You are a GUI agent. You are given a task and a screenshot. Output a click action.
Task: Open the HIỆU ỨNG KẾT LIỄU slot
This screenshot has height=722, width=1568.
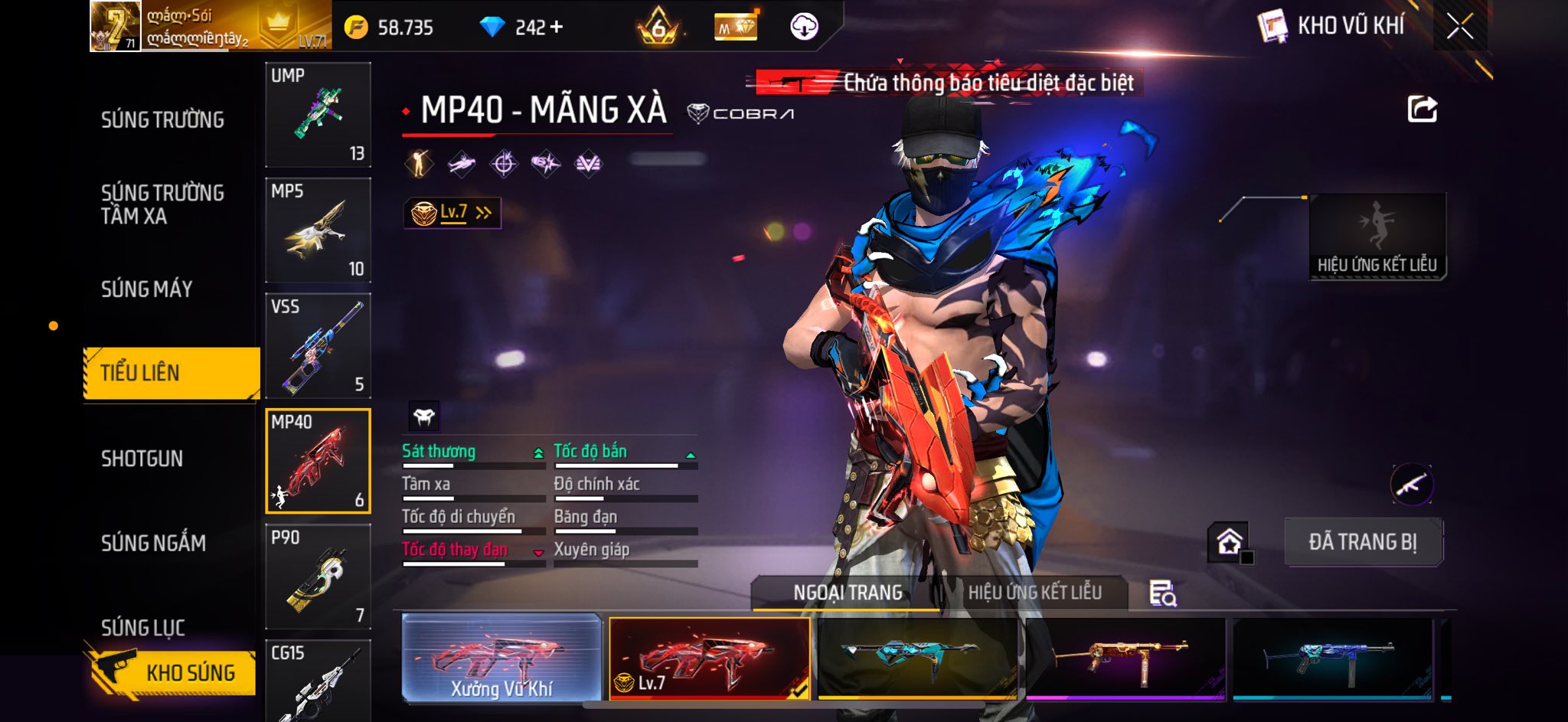tap(1377, 236)
